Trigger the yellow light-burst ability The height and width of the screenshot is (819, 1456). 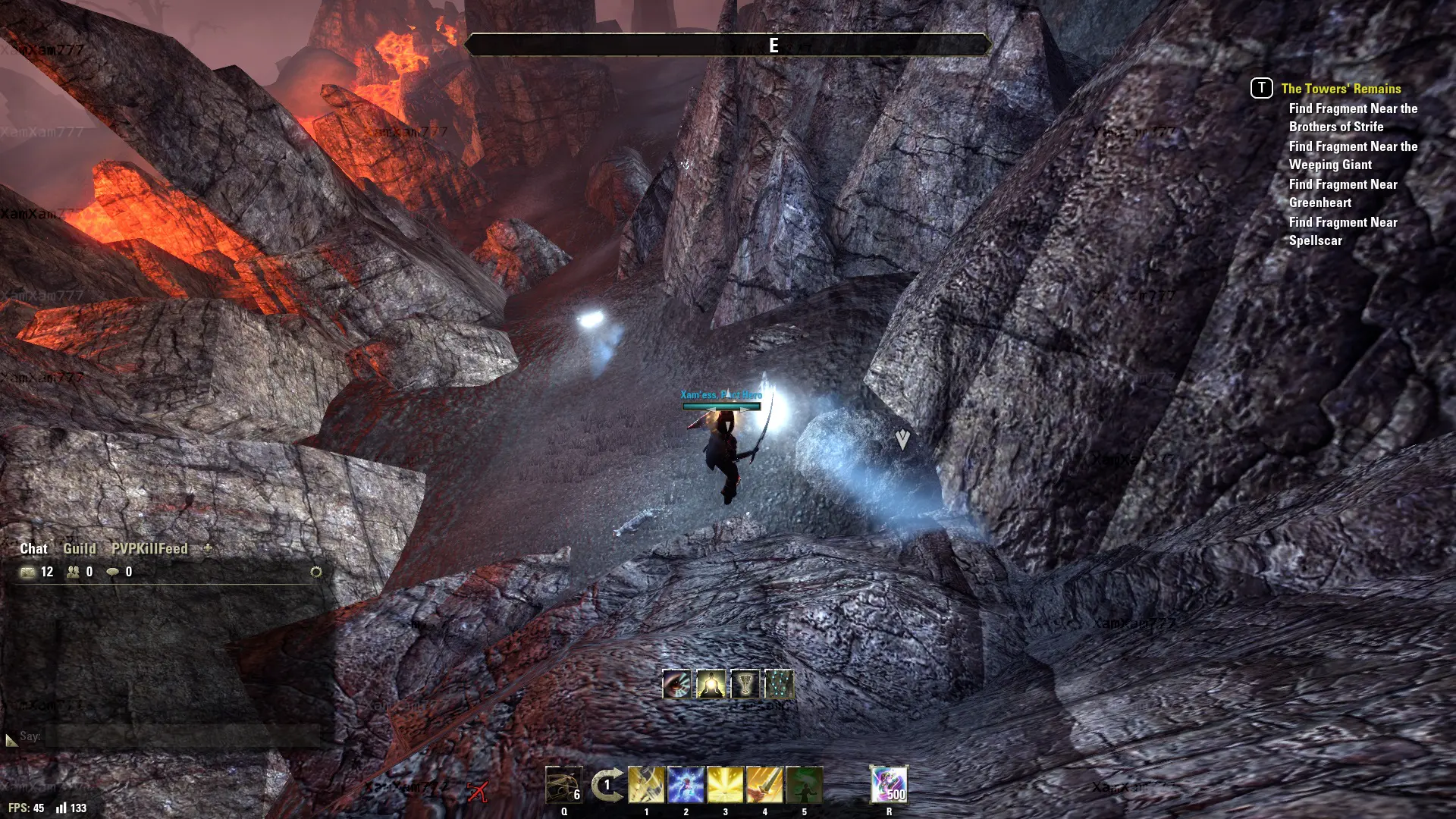[725, 784]
